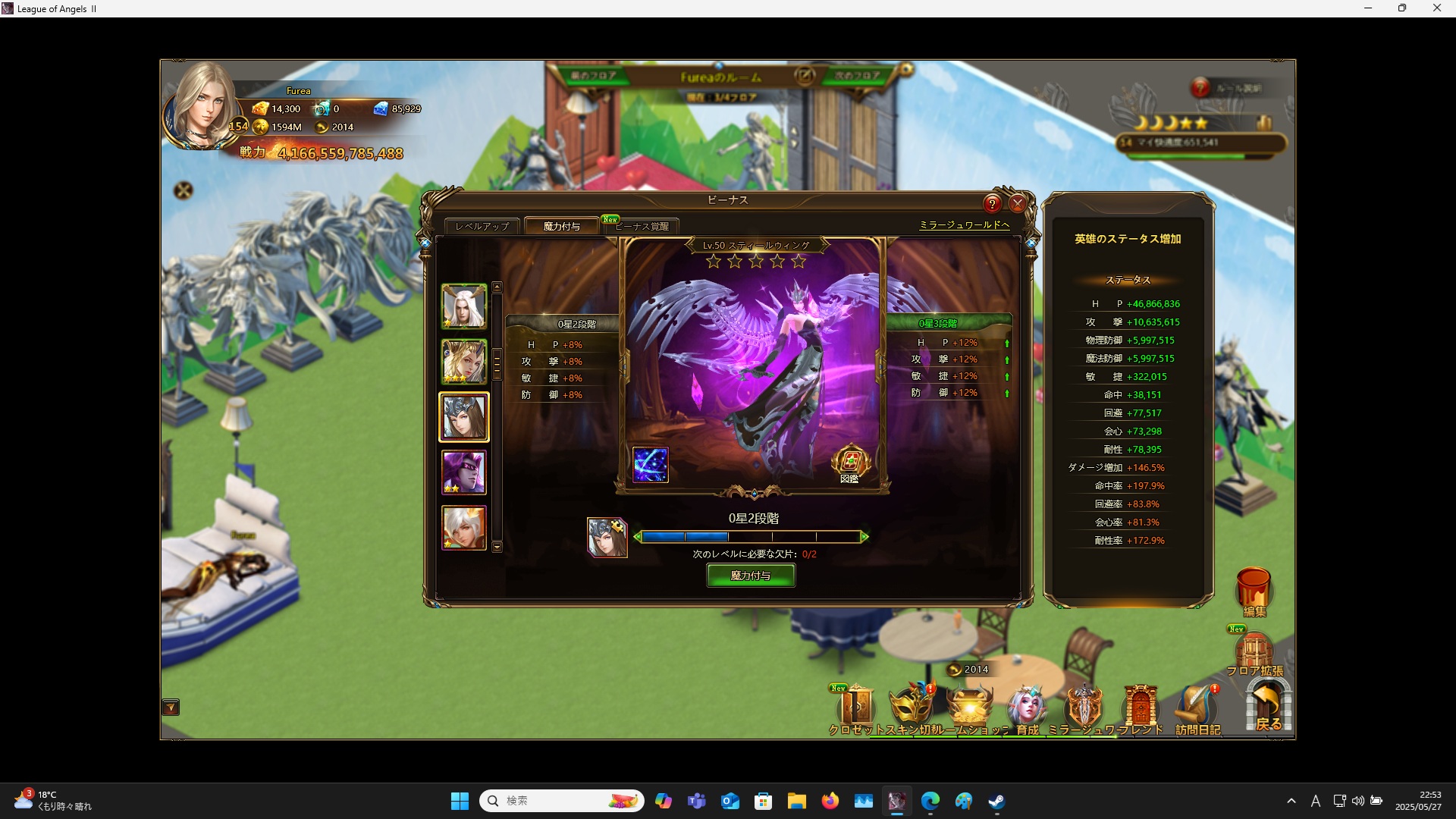Close the ビーナス panel
The width and height of the screenshot is (1456, 819).
tap(1018, 203)
